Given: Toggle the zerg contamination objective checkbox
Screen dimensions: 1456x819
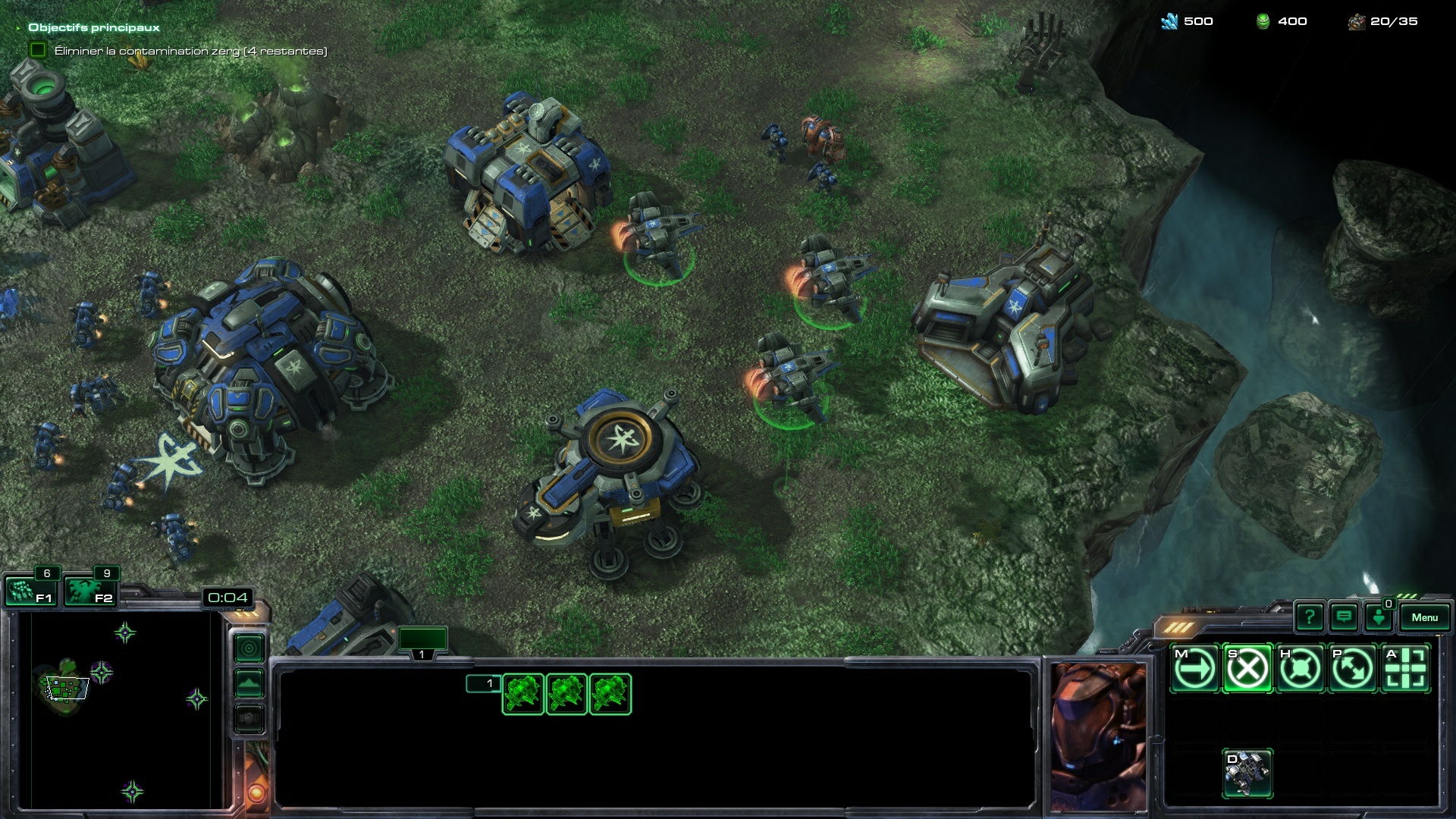Looking at the screenshot, I should 37,50.
